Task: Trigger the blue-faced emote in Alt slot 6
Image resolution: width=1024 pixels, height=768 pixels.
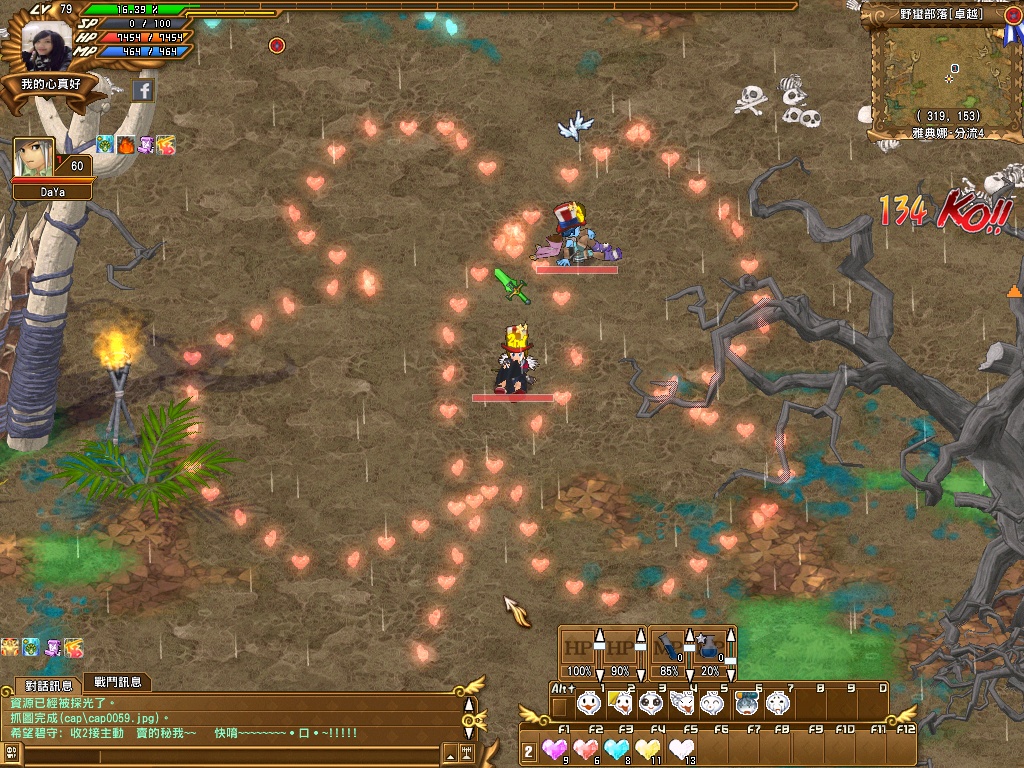Action: click(744, 704)
